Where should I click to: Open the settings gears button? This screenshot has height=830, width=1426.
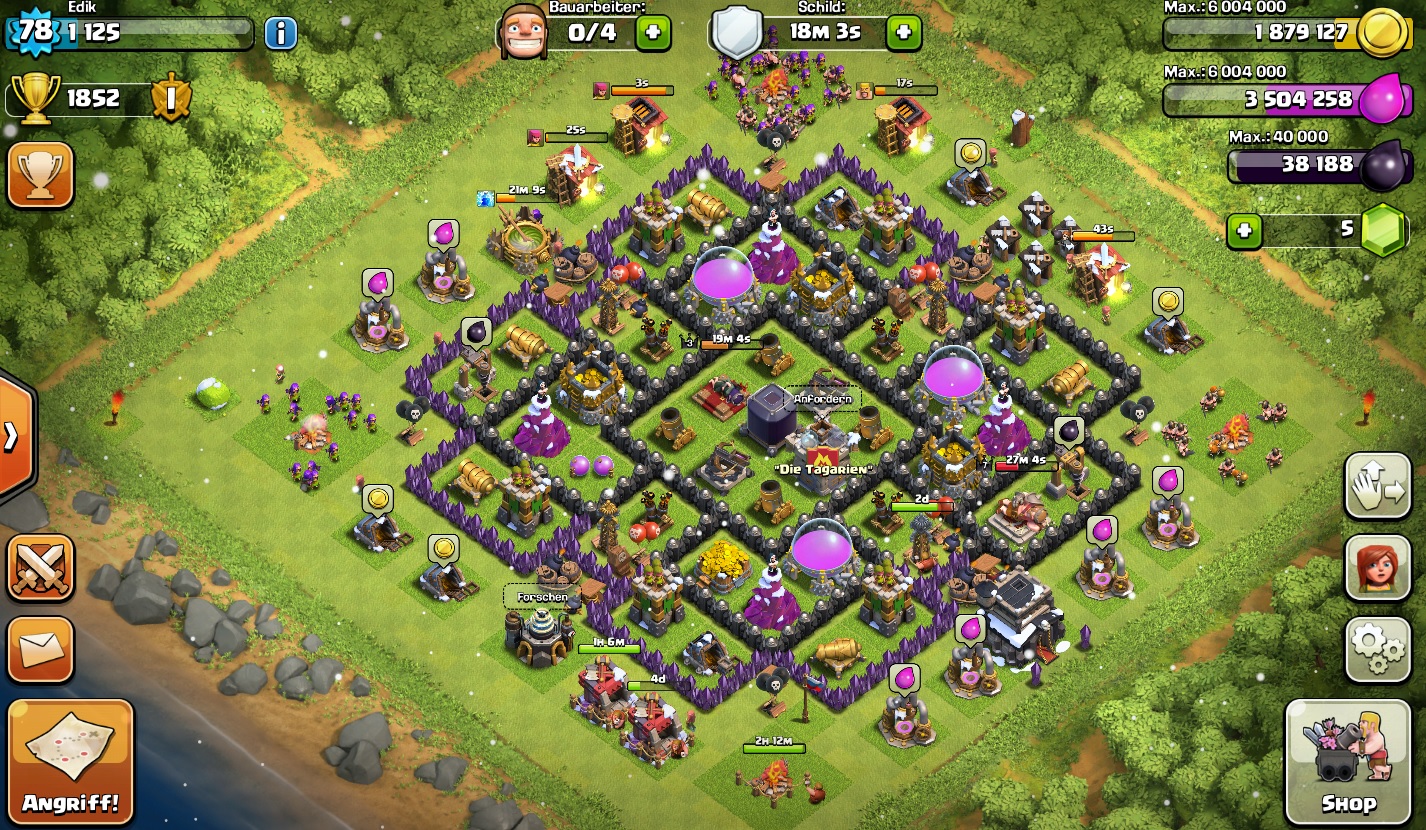(1377, 648)
